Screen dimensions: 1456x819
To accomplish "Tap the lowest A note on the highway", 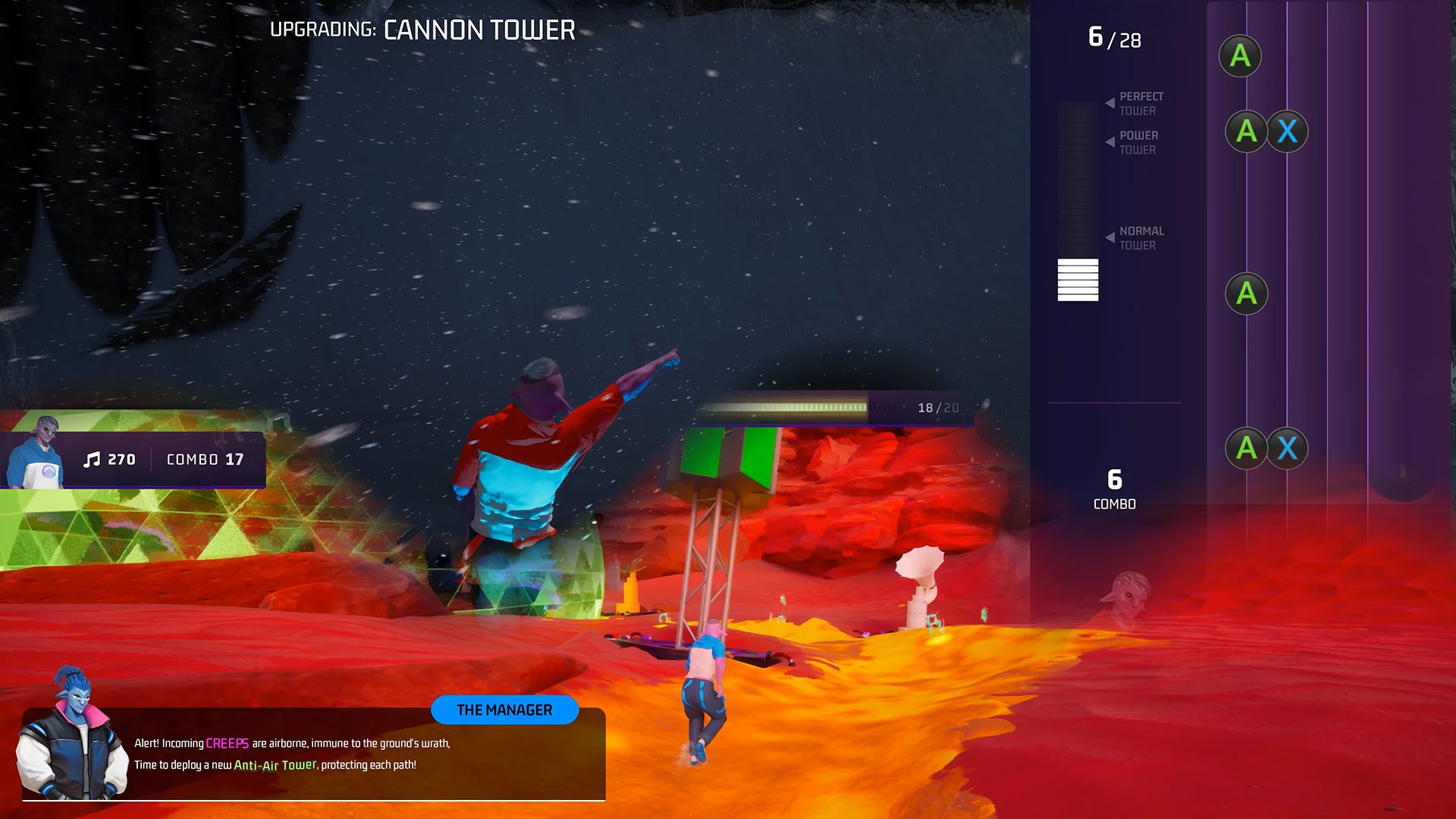I will click(x=1246, y=449).
